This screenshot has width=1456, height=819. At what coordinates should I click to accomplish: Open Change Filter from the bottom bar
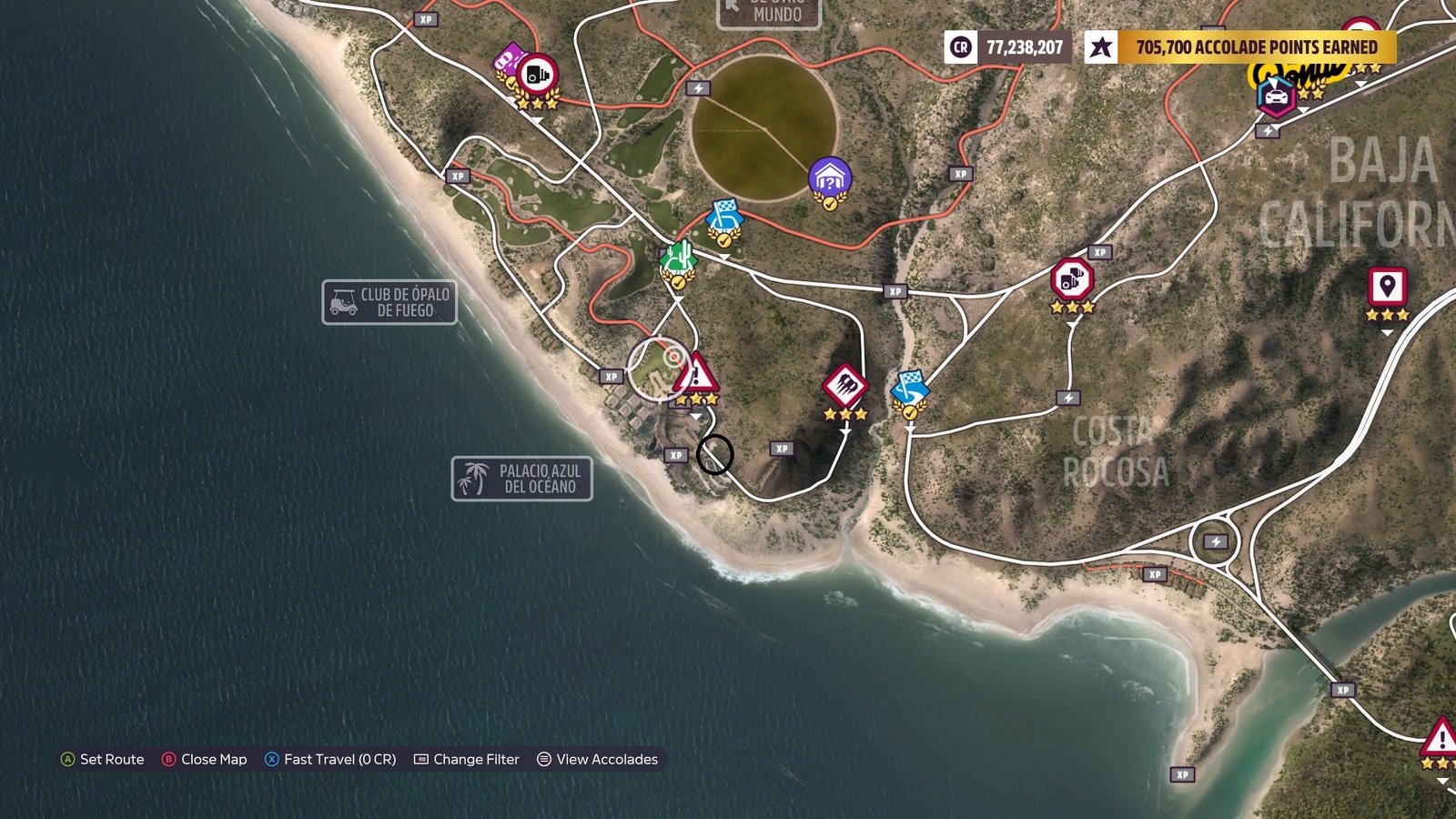[x=477, y=759]
